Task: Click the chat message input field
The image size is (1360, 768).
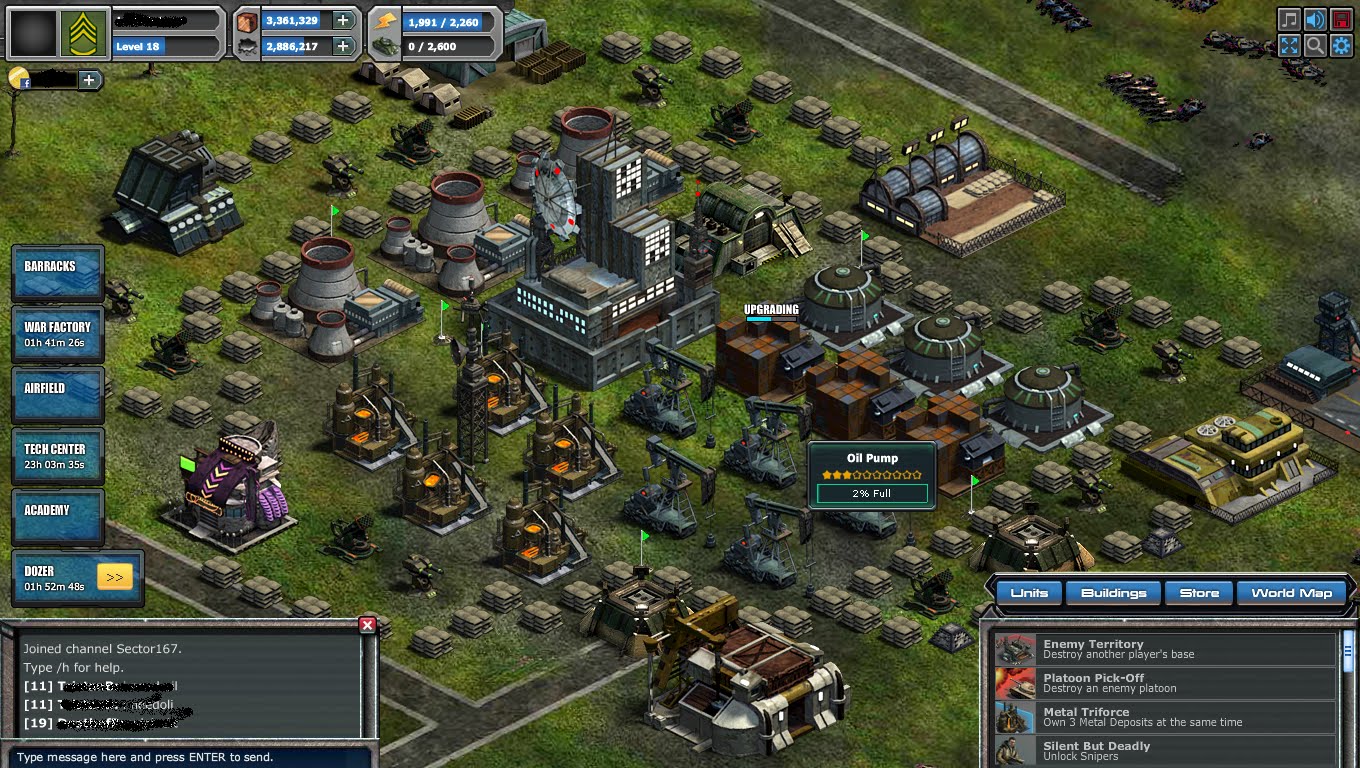Action: (190, 757)
